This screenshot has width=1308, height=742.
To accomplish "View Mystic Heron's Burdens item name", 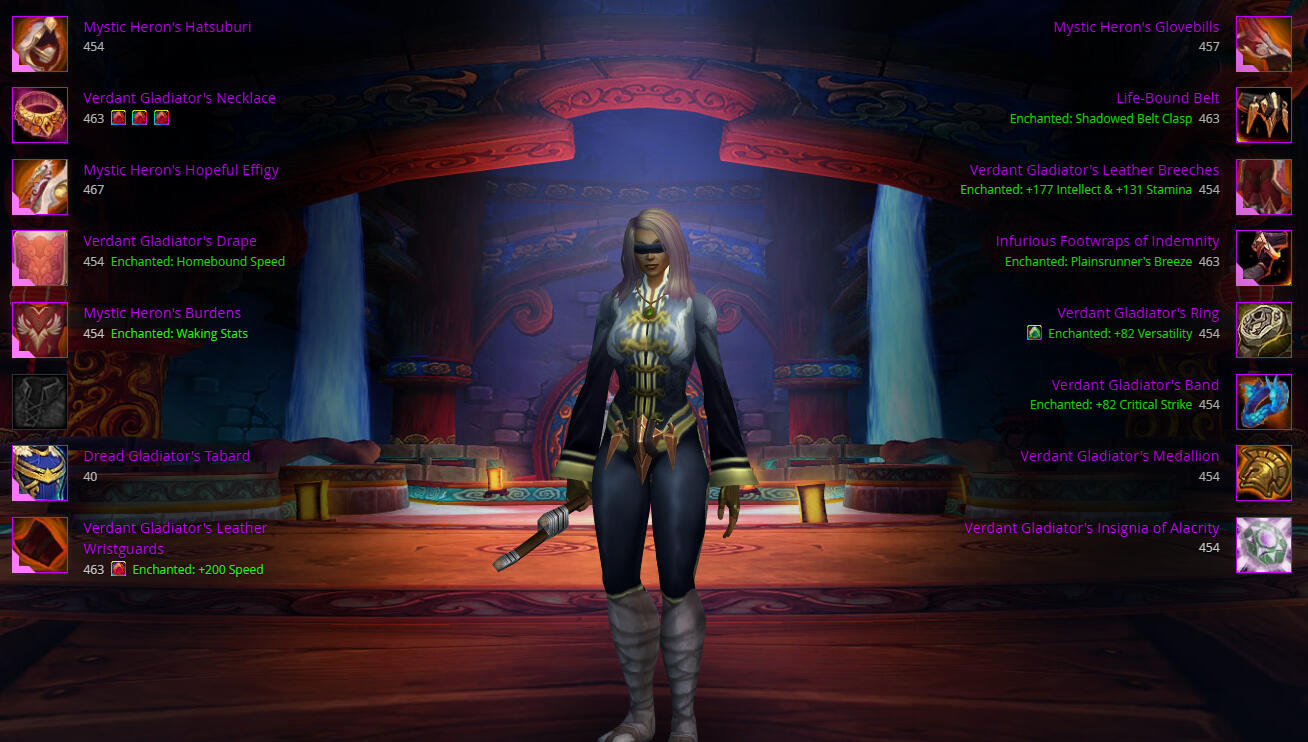I will point(162,313).
